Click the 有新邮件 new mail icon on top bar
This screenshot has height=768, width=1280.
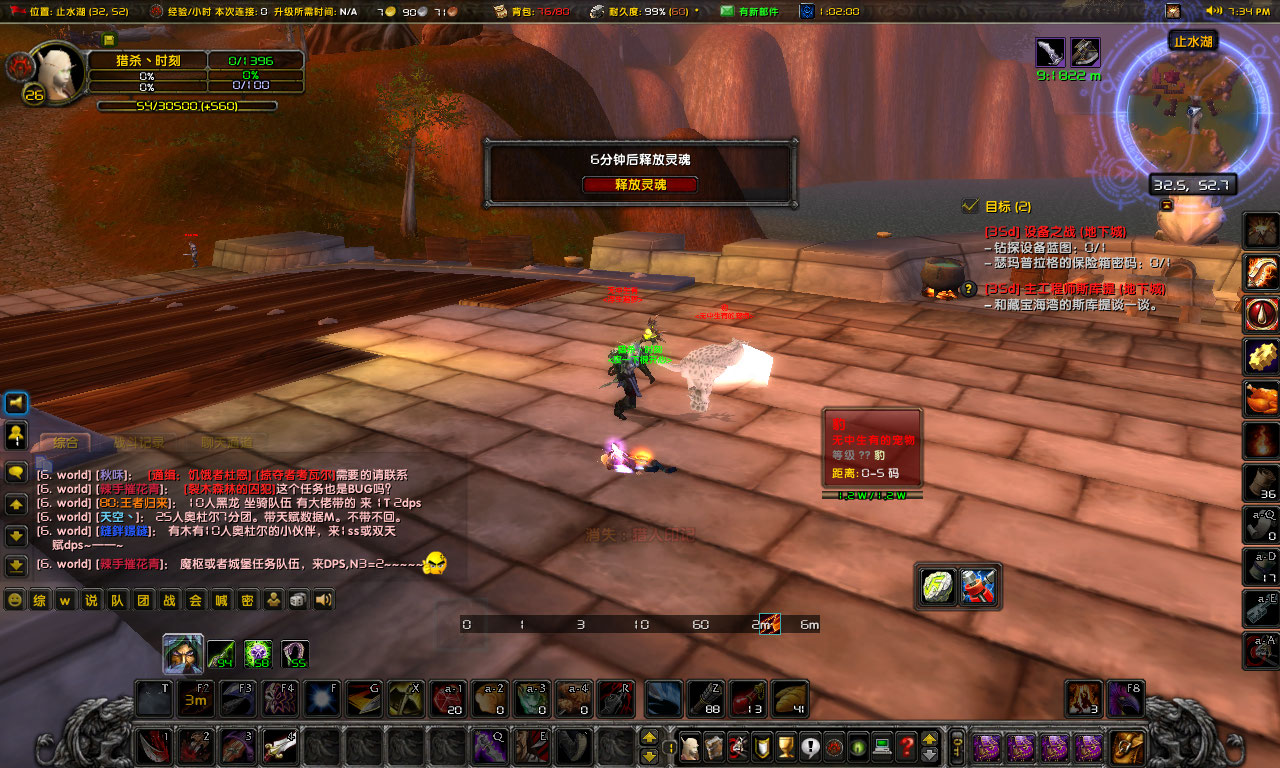click(725, 12)
